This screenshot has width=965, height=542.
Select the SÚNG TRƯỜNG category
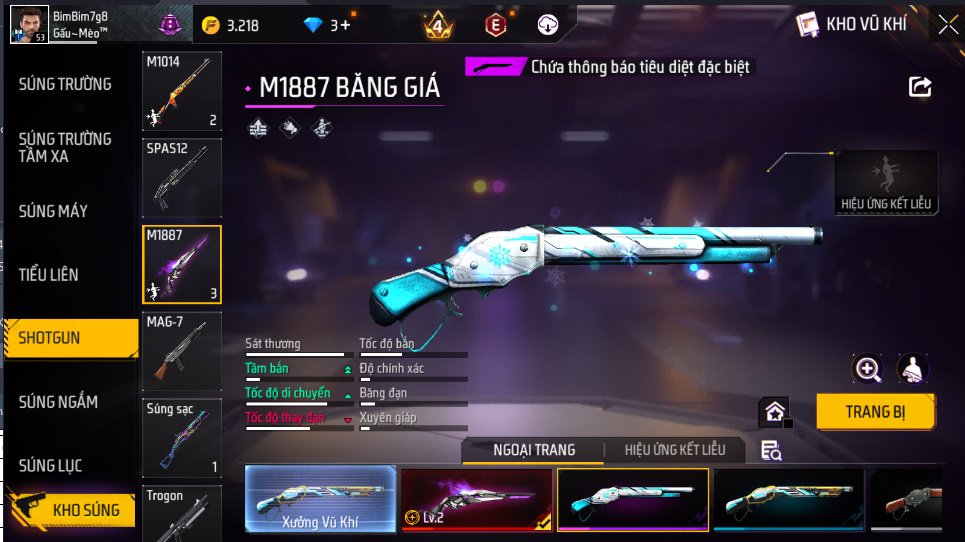pos(66,84)
